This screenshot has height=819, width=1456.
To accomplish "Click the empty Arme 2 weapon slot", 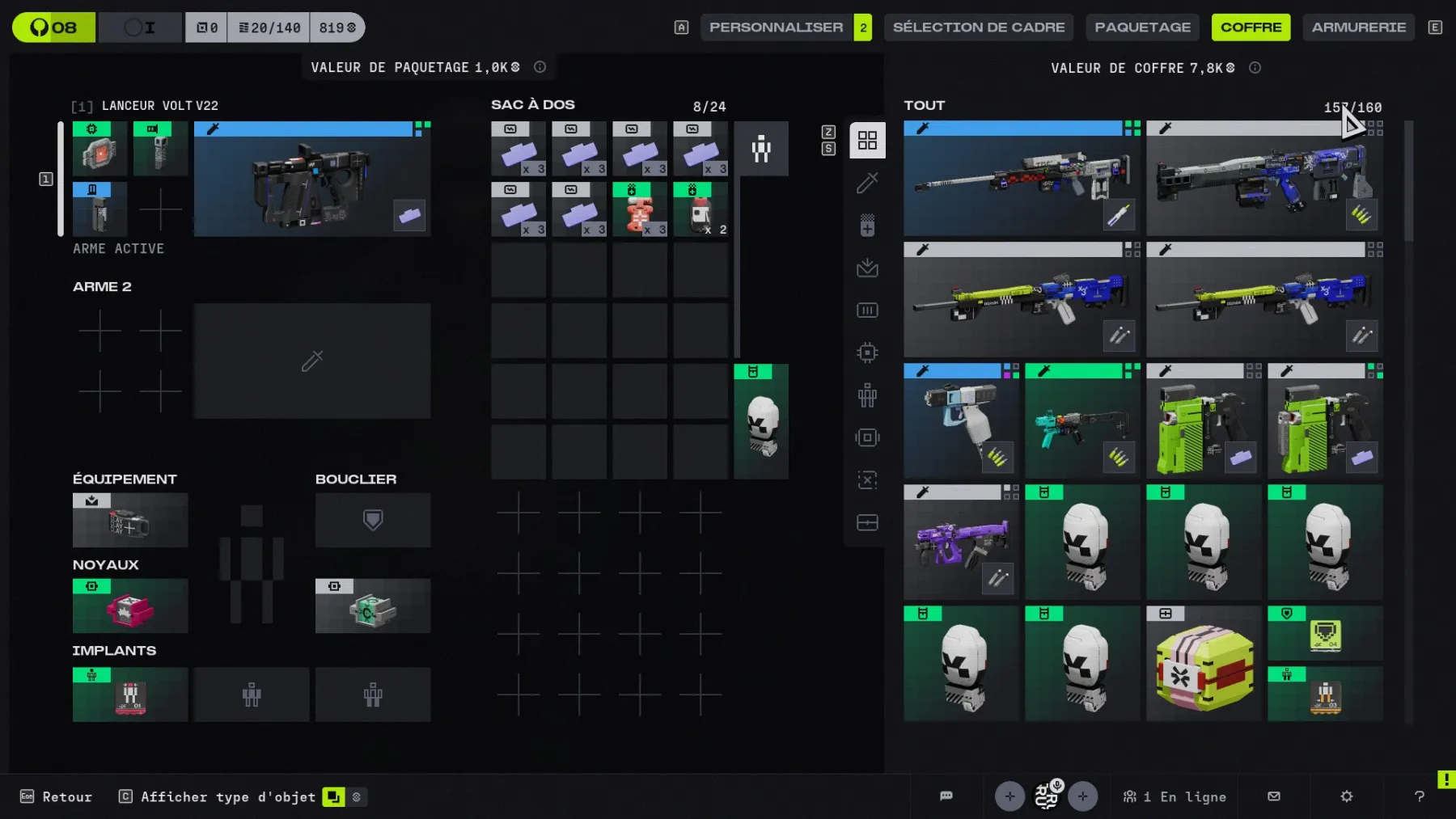I will [x=311, y=361].
